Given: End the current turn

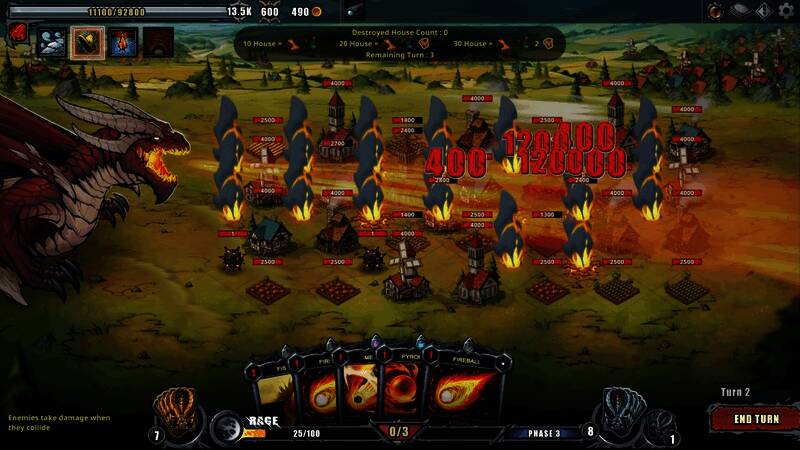Looking at the screenshot, I should pyautogui.click(x=756, y=419).
